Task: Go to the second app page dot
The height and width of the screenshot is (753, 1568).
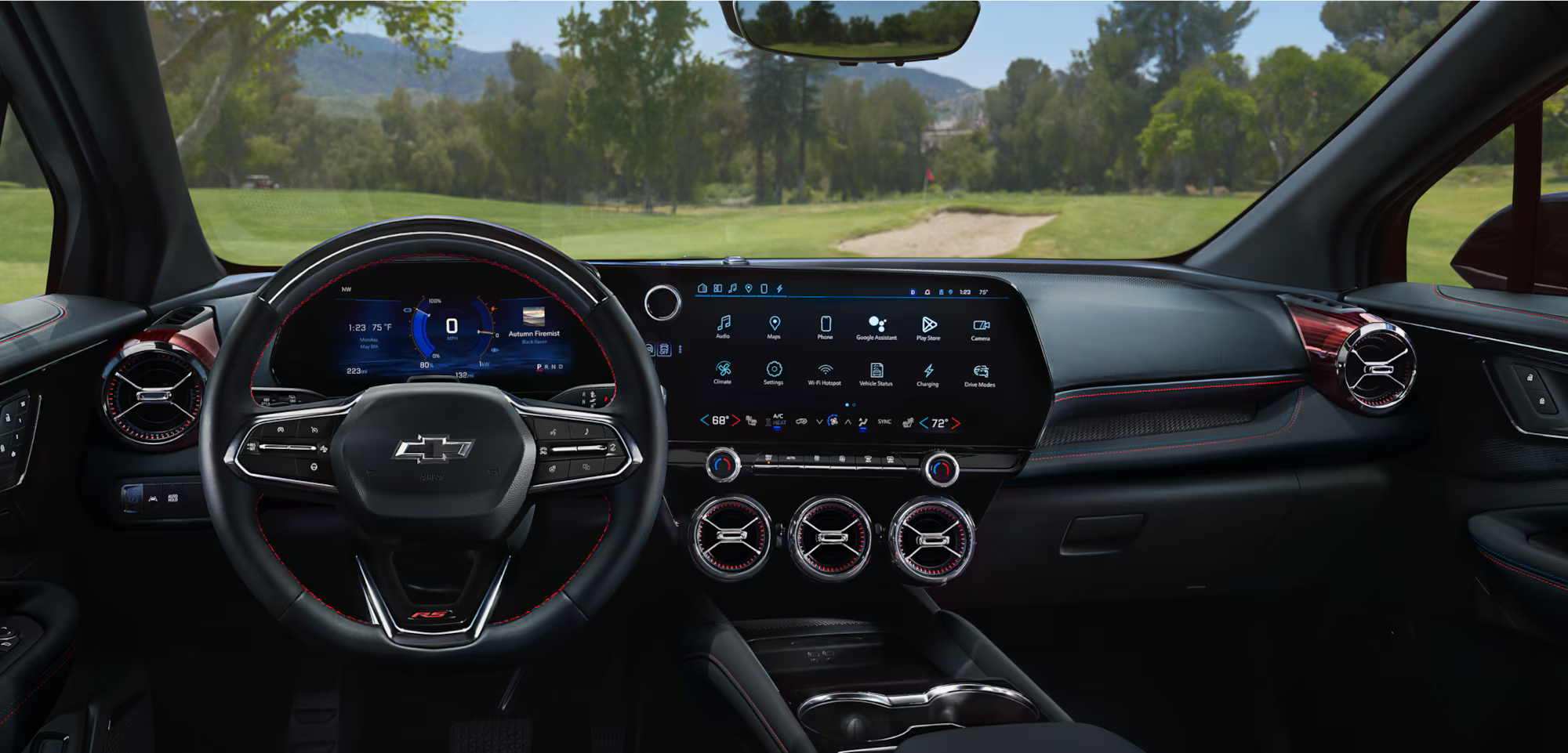Action: pyautogui.click(x=854, y=404)
